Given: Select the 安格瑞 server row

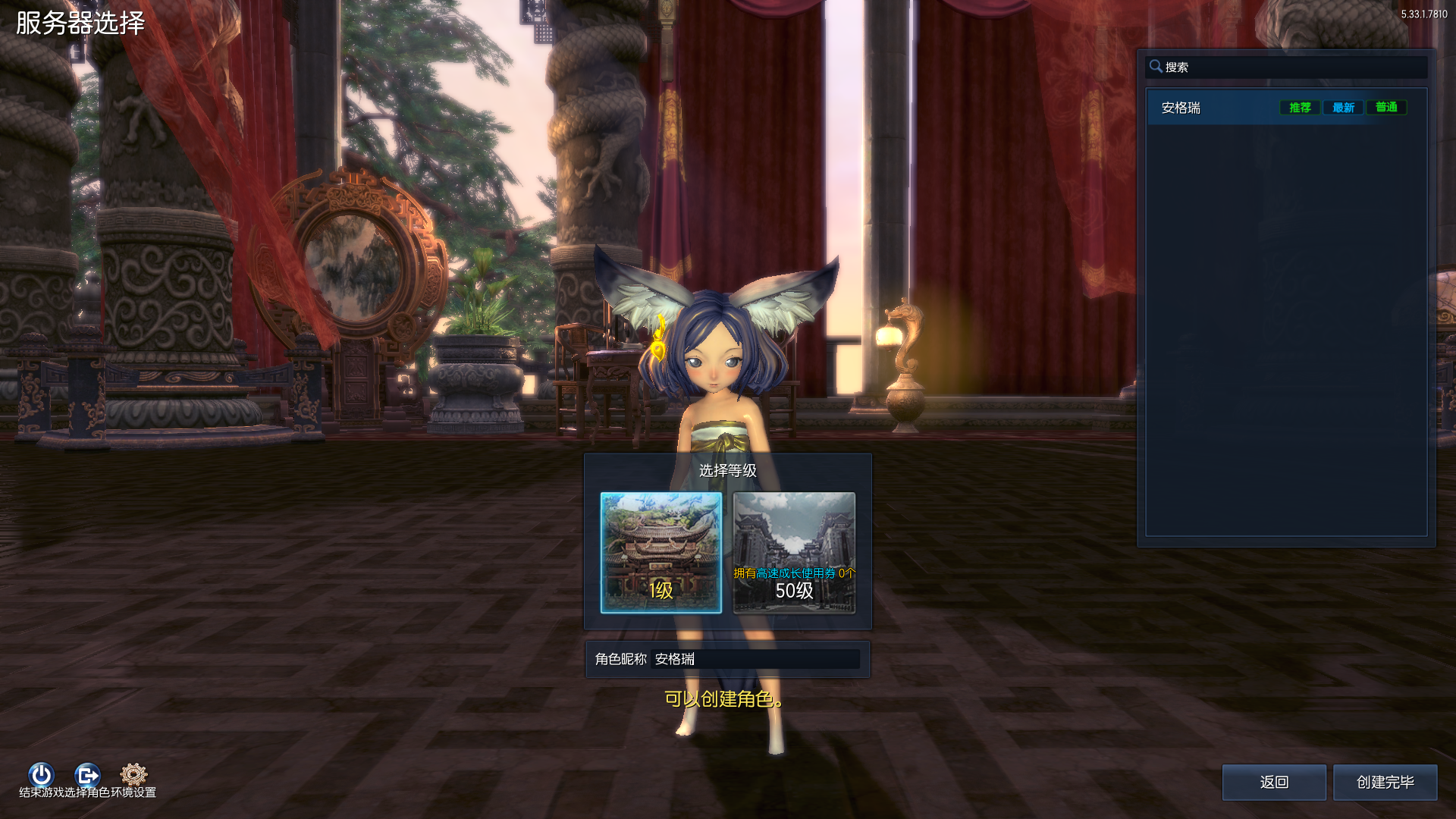Looking at the screenshot, I should [x=1213, y=108].
